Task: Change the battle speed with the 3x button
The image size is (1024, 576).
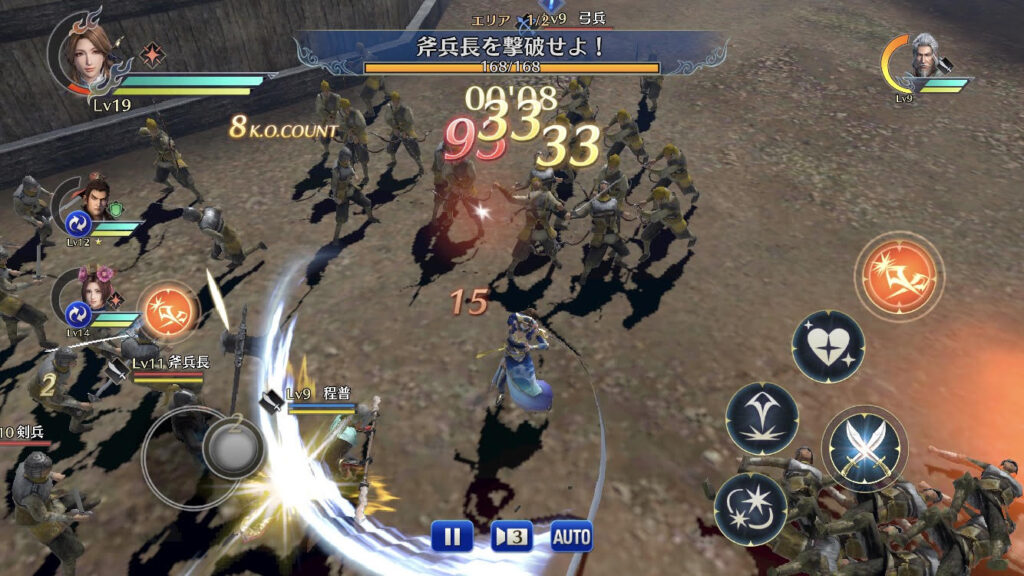Action: pyautogui.click(x=511, y=536)
